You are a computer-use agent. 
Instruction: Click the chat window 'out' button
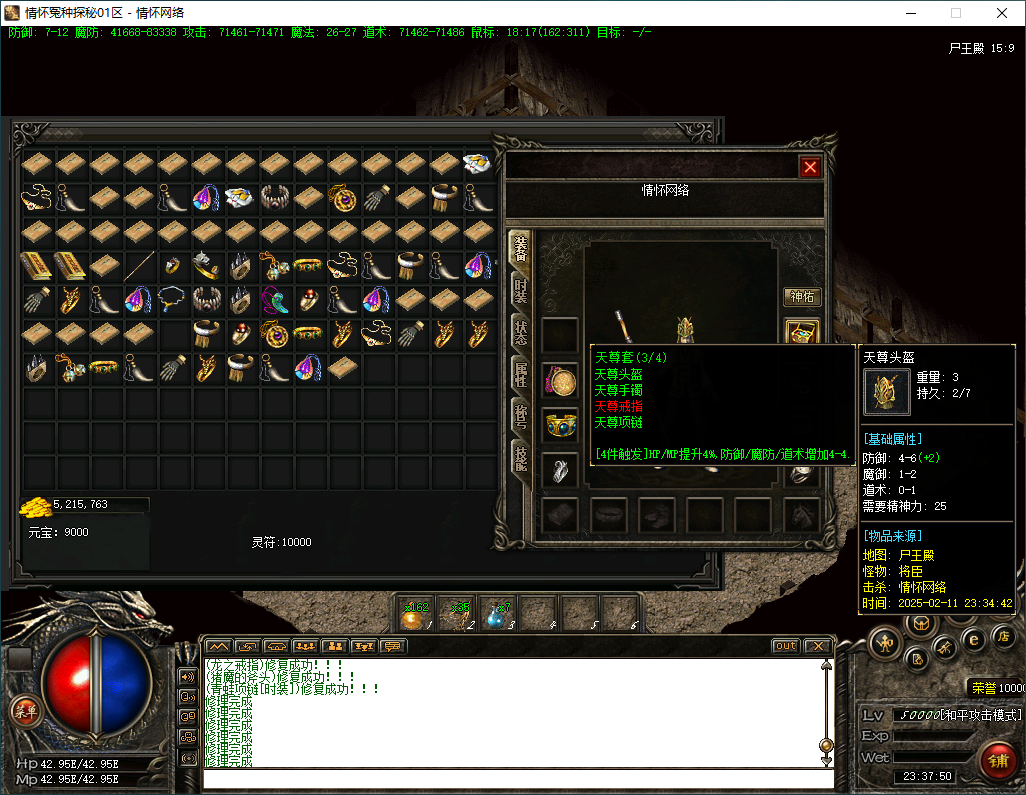pyautogui.click(x=786, y=646)
